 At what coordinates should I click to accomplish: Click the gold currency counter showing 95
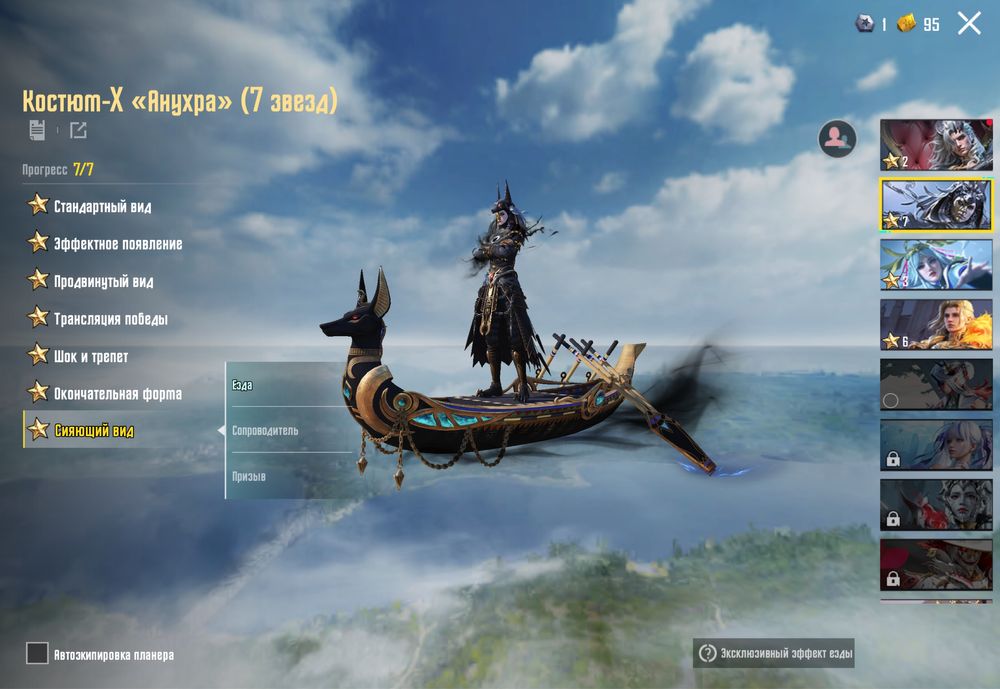tap(919, 24)
